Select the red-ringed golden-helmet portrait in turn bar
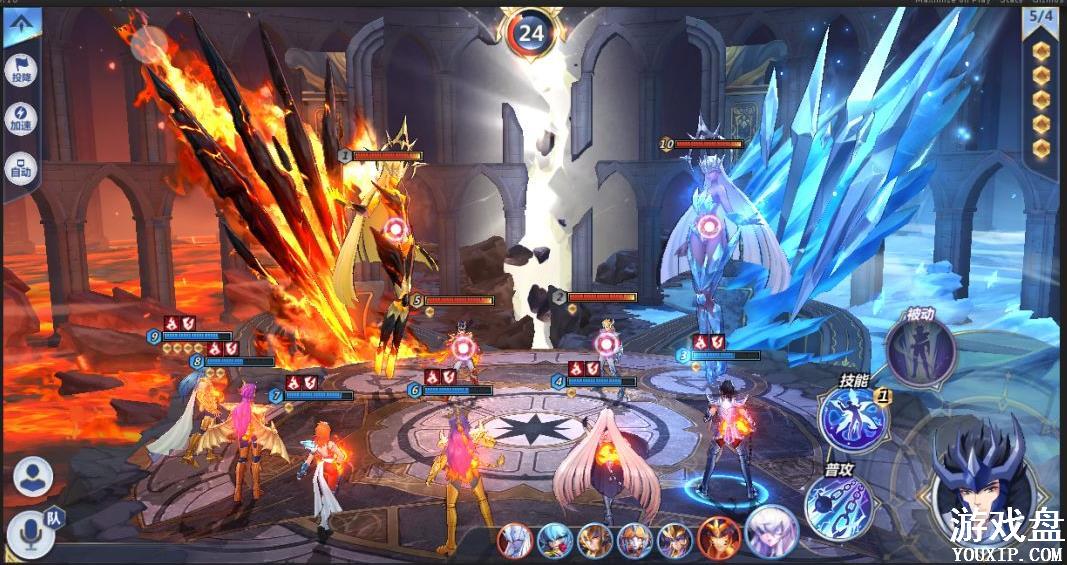This screenshot has width=1067, height=565. (x=719, y=537)
